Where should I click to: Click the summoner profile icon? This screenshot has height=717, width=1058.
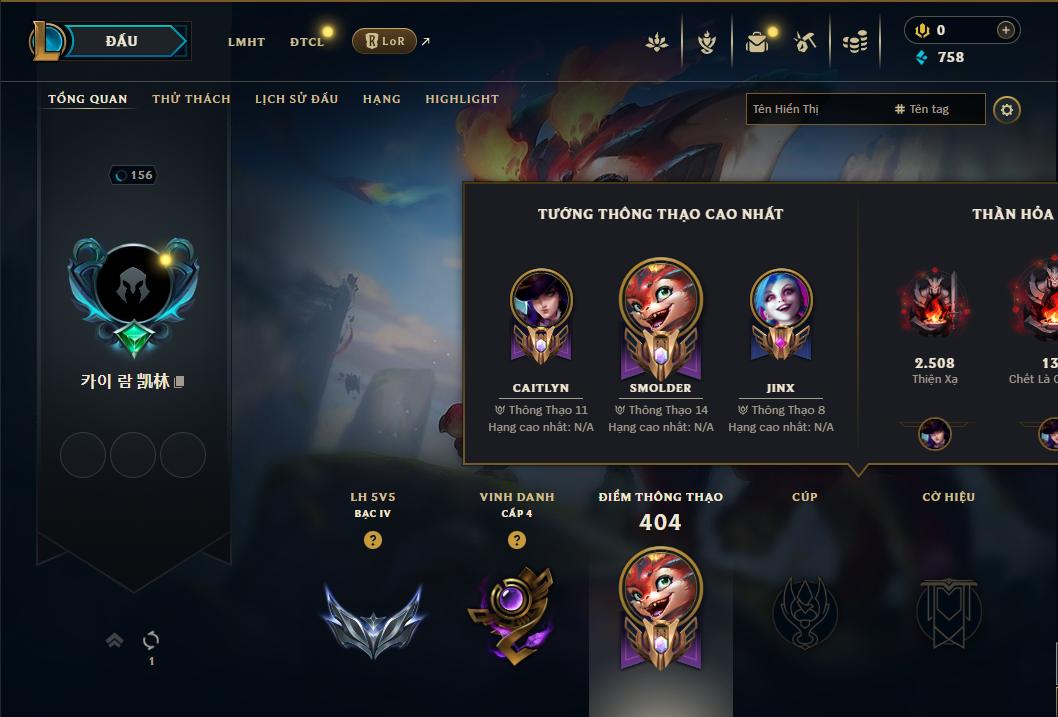tap(133, 289)
